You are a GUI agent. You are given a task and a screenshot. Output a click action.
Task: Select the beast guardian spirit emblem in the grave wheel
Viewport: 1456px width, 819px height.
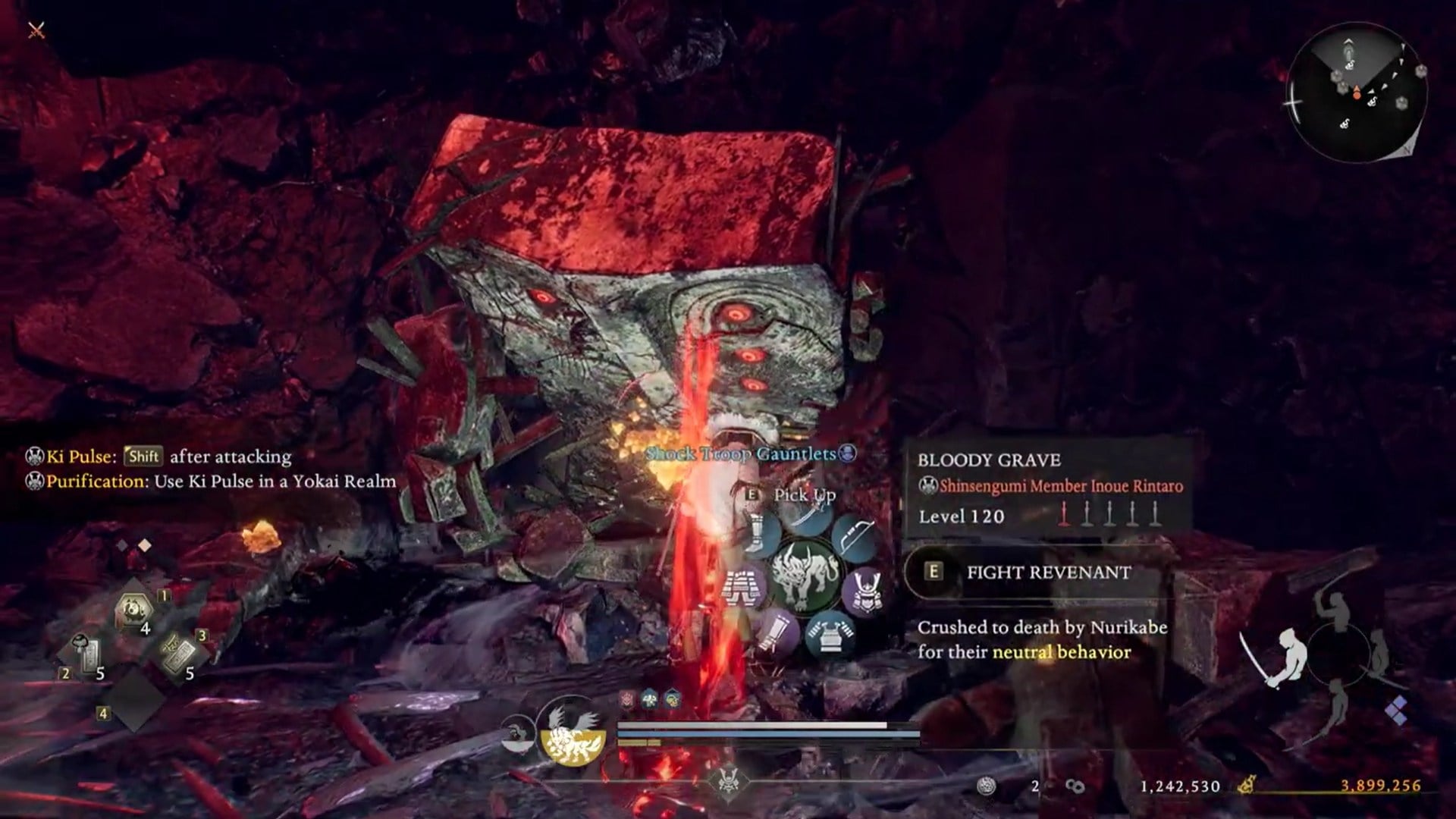click(x=806, y=576)
